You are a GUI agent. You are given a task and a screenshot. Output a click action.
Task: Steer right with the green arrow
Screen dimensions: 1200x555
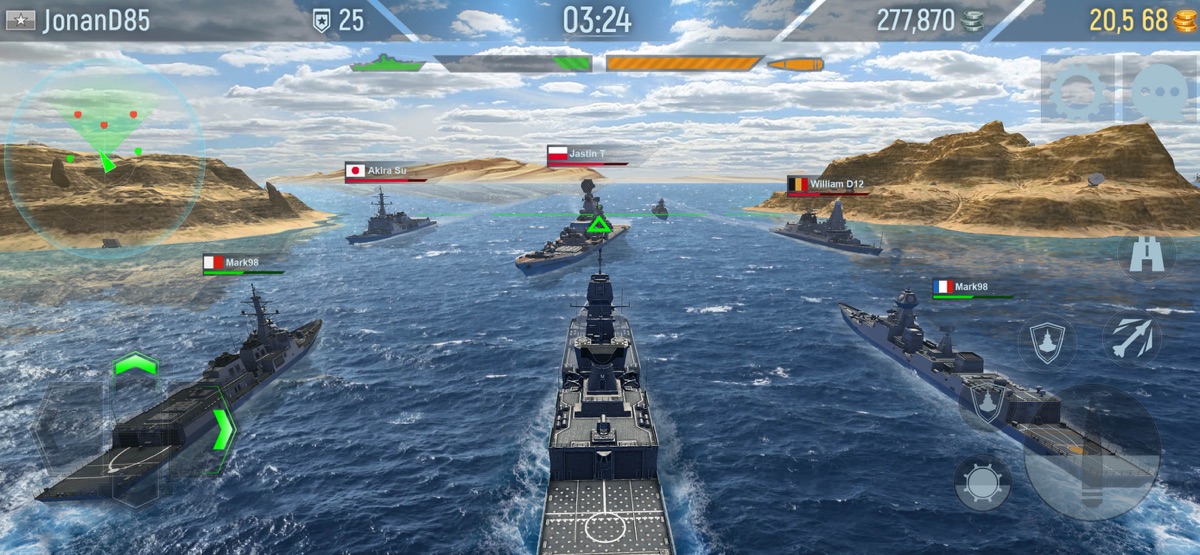pyautogui.click(x=224, y=429)
